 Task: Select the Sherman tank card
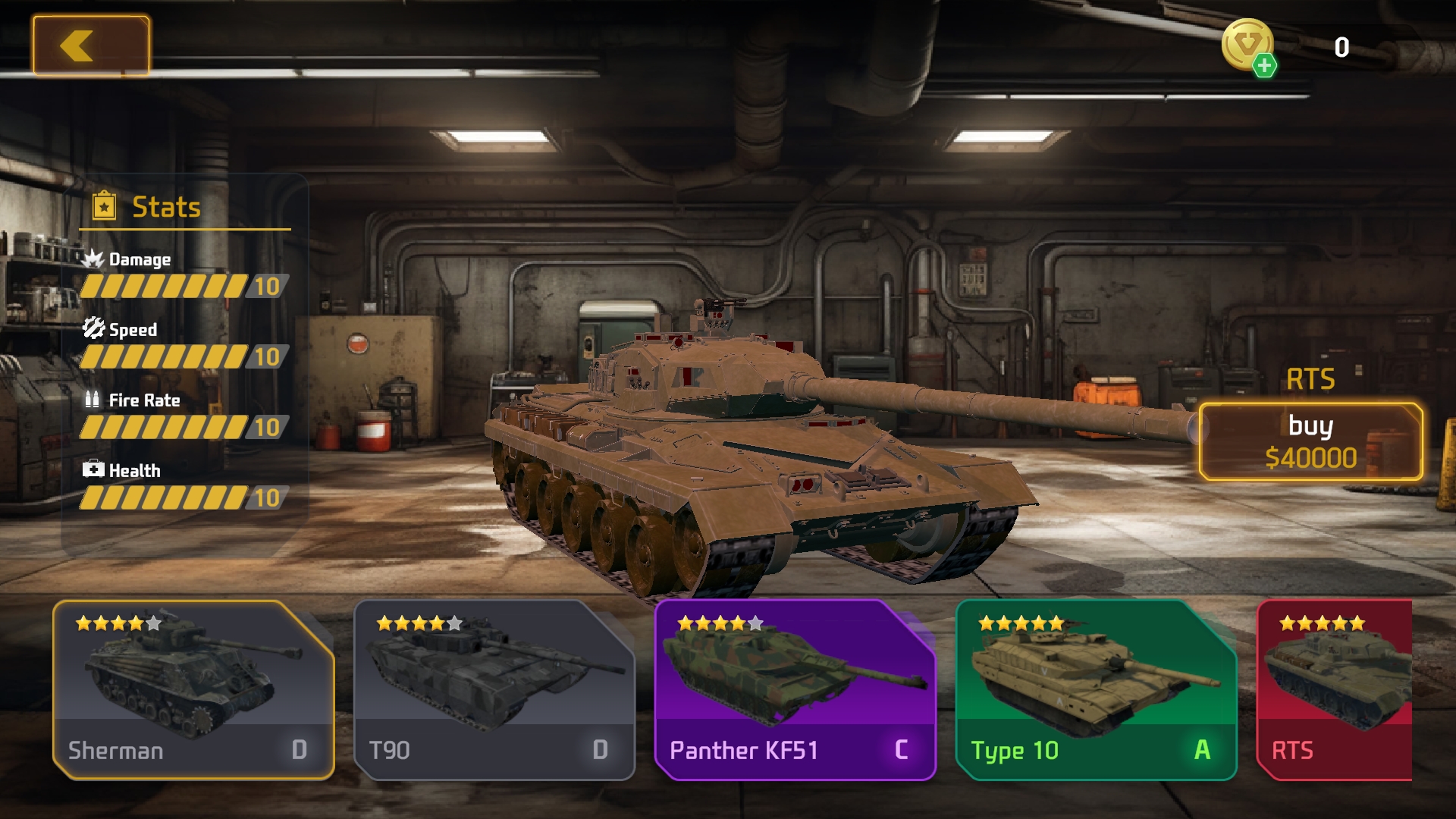193,689
